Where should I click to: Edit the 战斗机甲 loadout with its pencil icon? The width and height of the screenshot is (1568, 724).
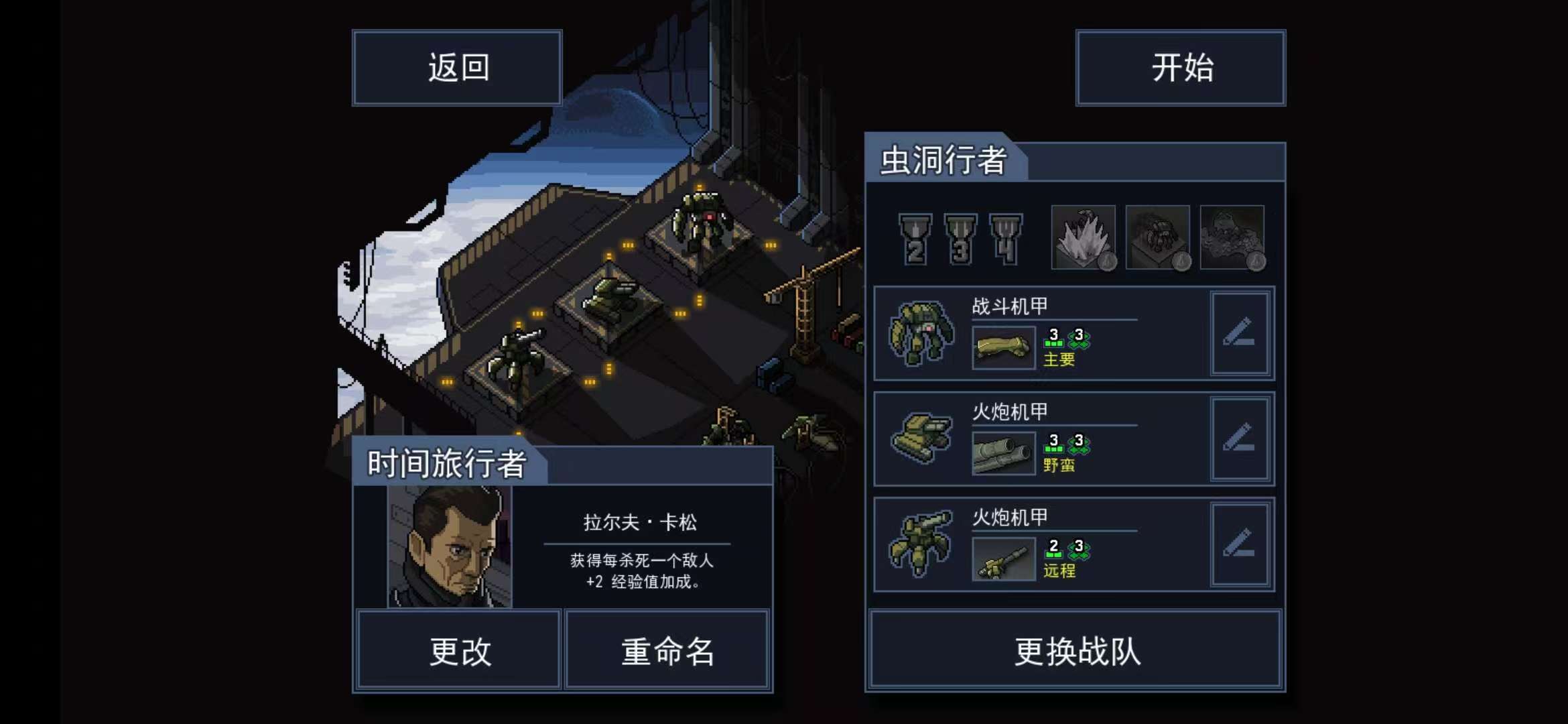[1242, 334]
